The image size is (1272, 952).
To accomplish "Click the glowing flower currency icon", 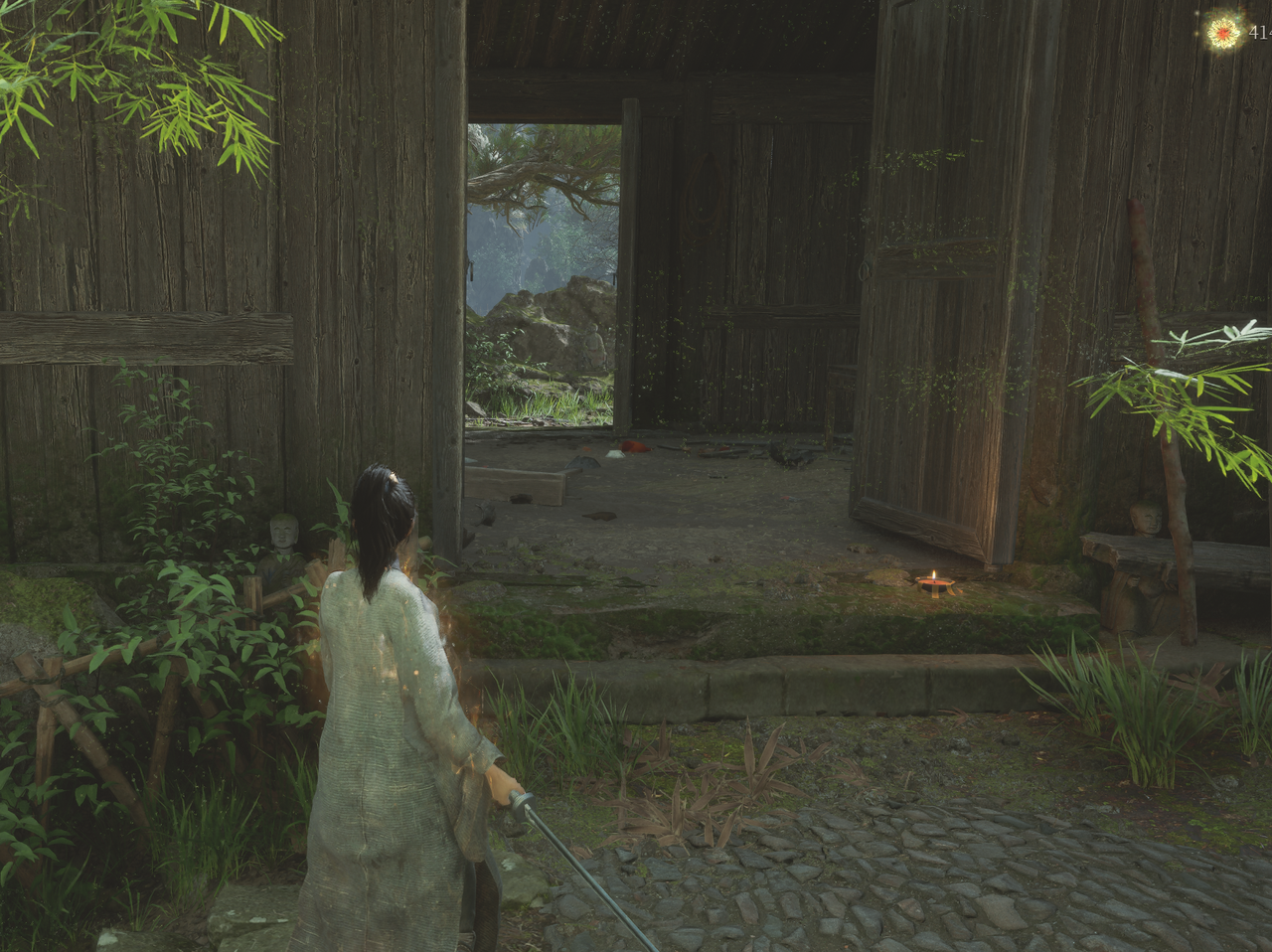I will pos(1223,32).
